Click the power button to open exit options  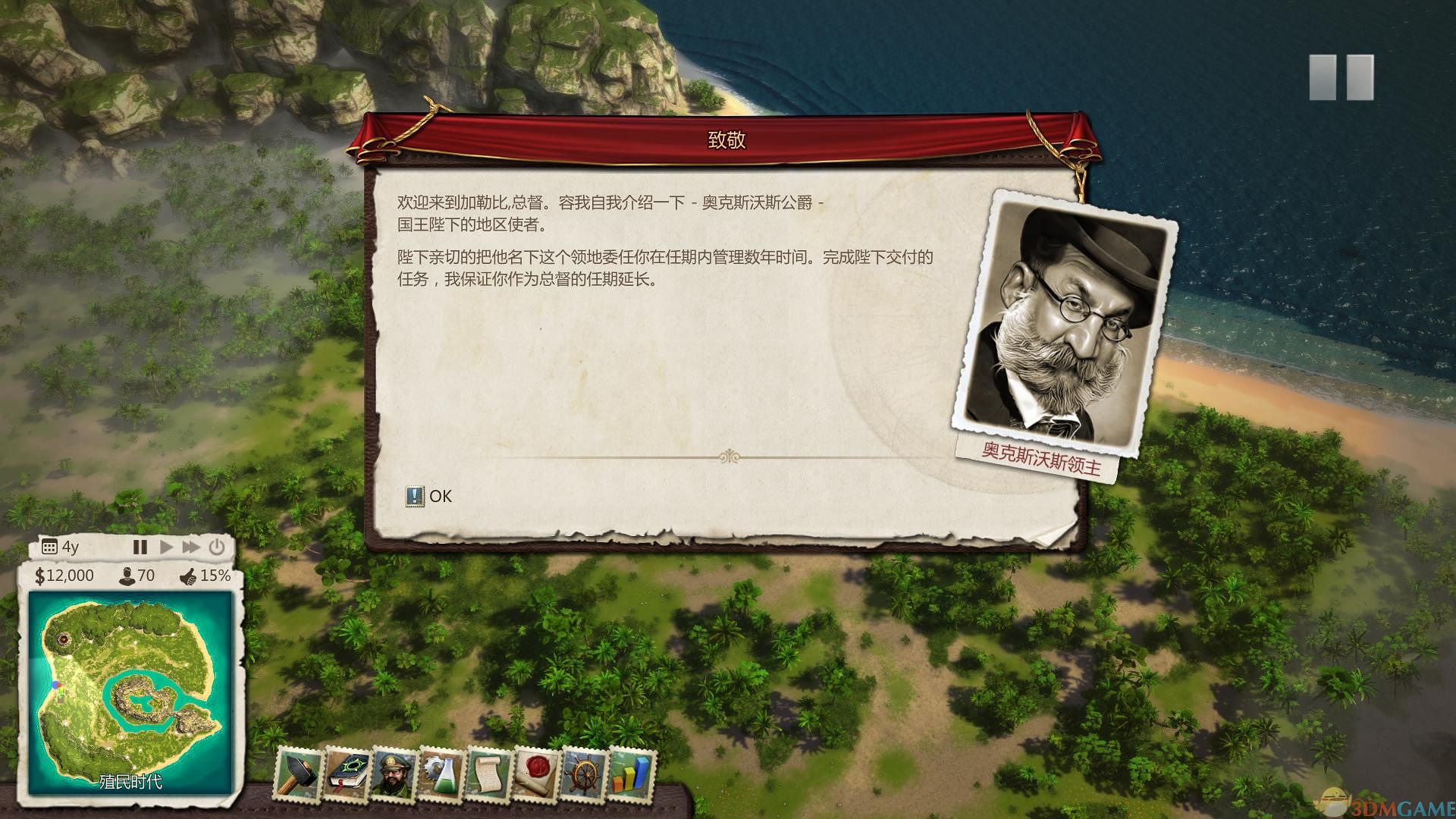[x=217, y=546]
